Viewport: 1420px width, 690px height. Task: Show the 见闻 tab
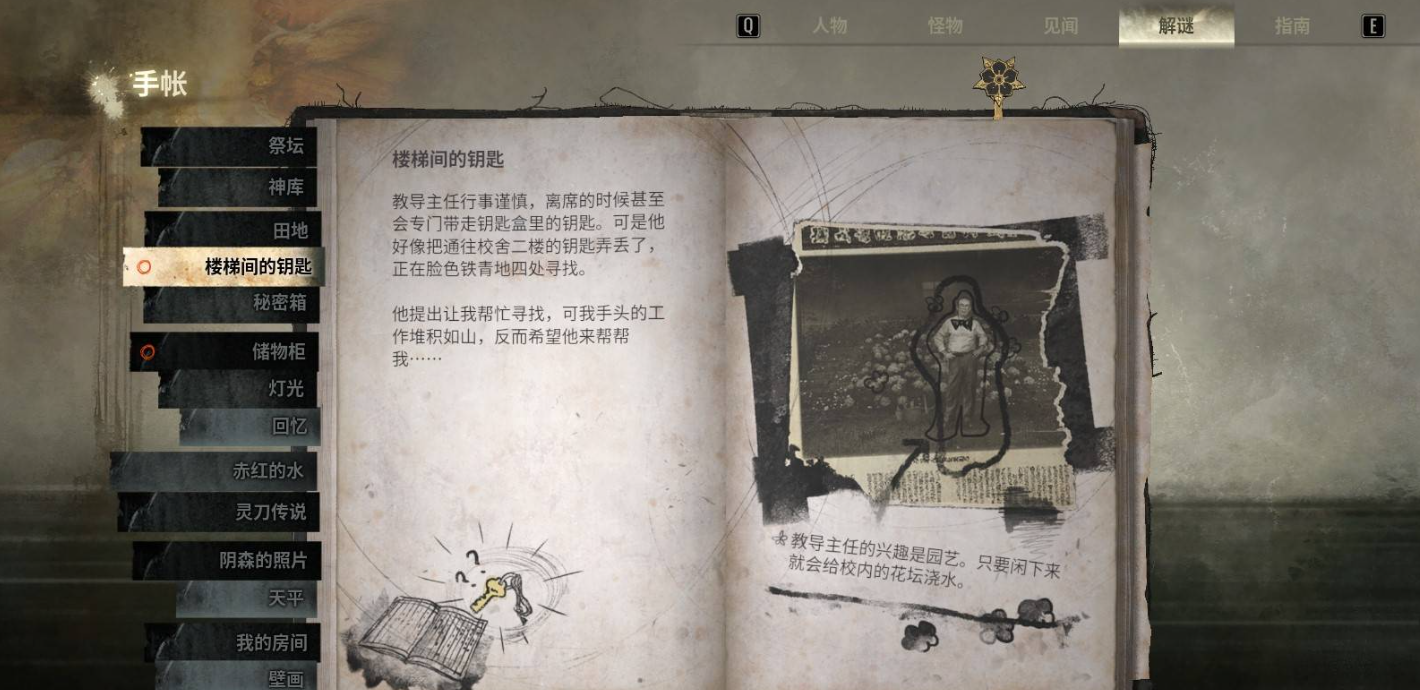1060,27
